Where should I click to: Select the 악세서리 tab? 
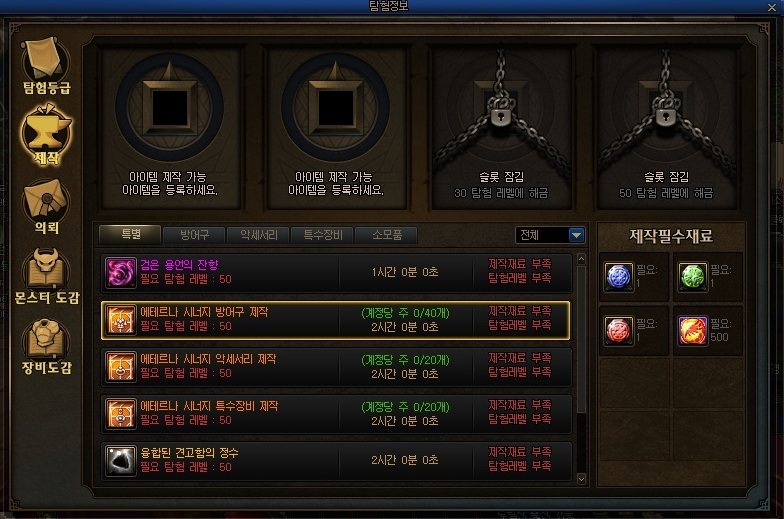(x=258, y=235)
